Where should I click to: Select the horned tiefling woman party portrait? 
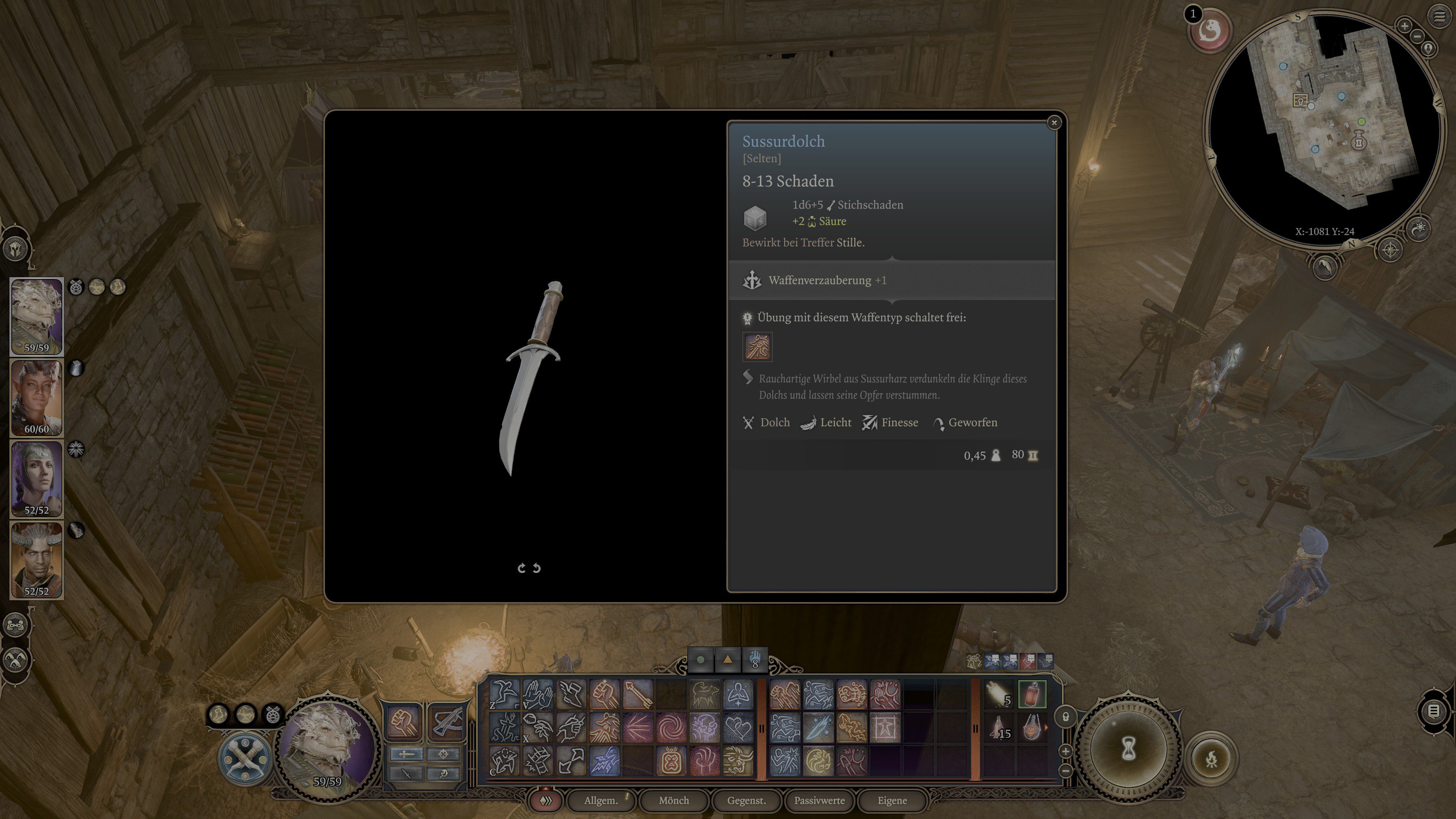(37, 397)
